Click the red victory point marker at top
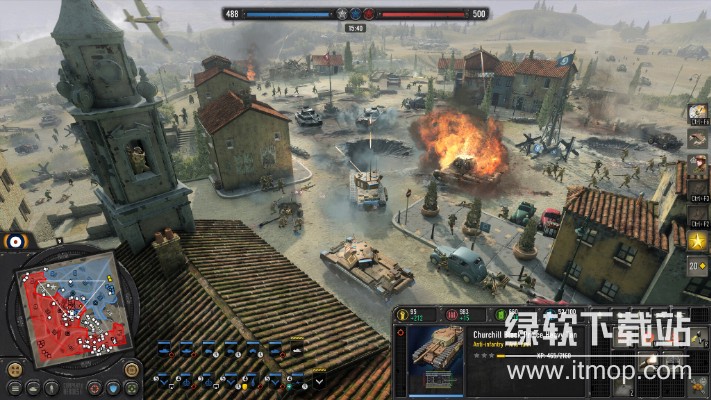 [369, 14]
